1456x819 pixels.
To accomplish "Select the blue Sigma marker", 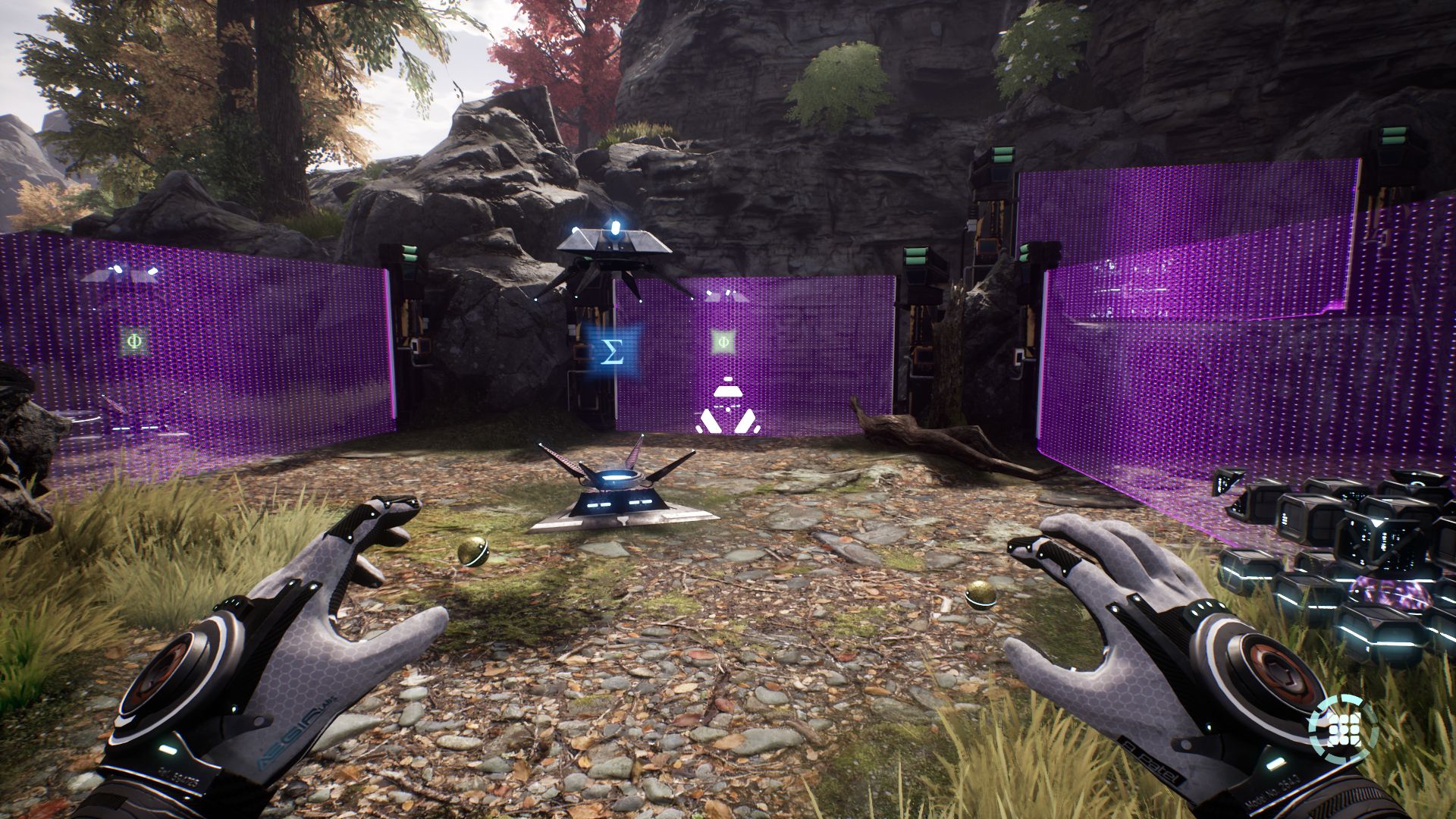I will 612,351.
